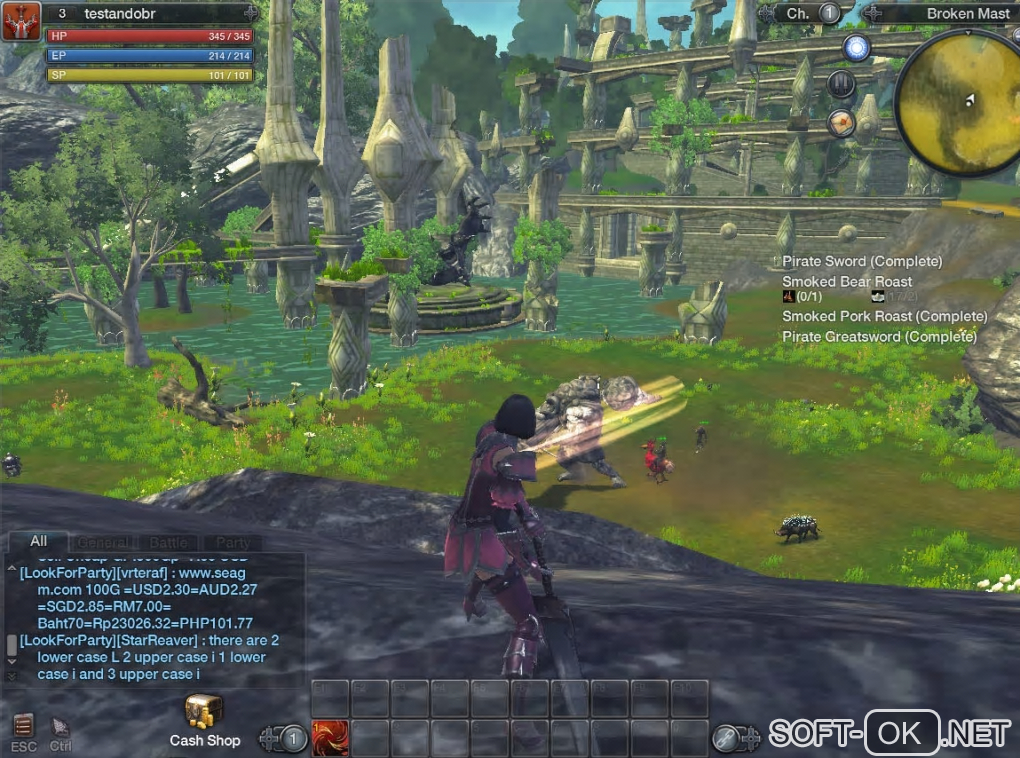1020x758 pixels.
Task: Select the All chat tab
Action: [x=38, y=541]
